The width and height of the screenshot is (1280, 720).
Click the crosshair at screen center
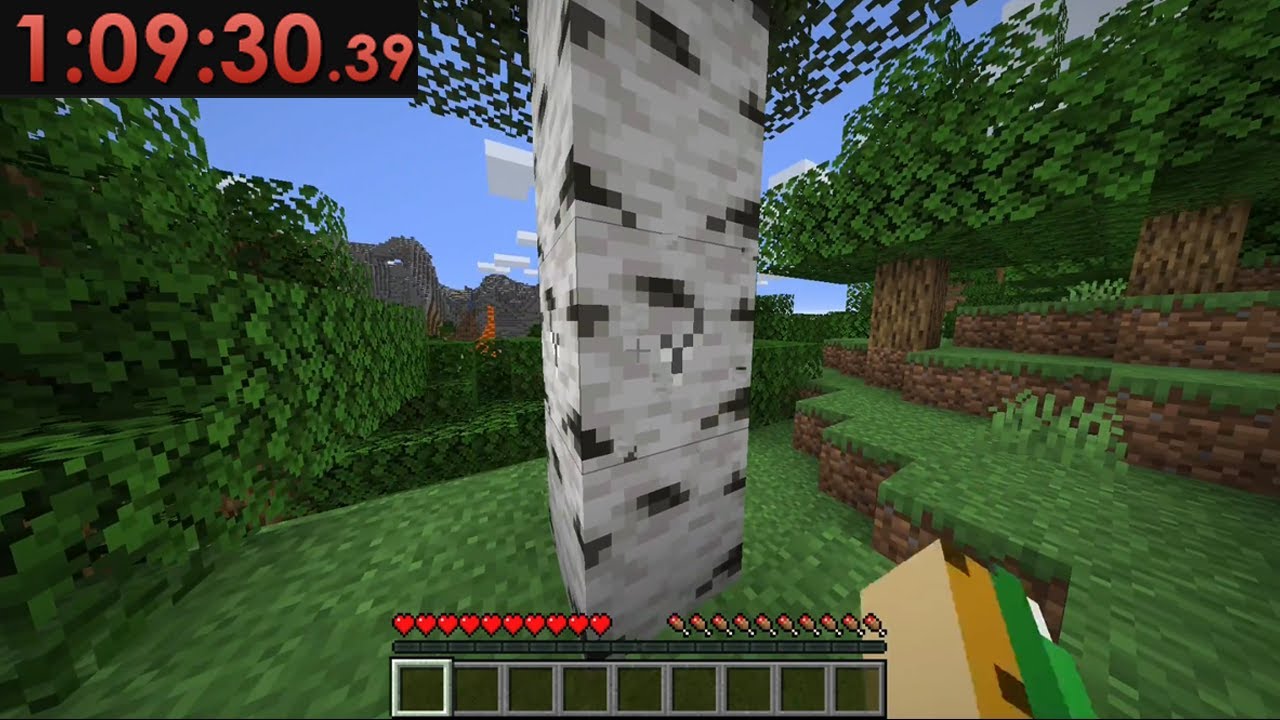pyautogui.click(x=640, y=350)
